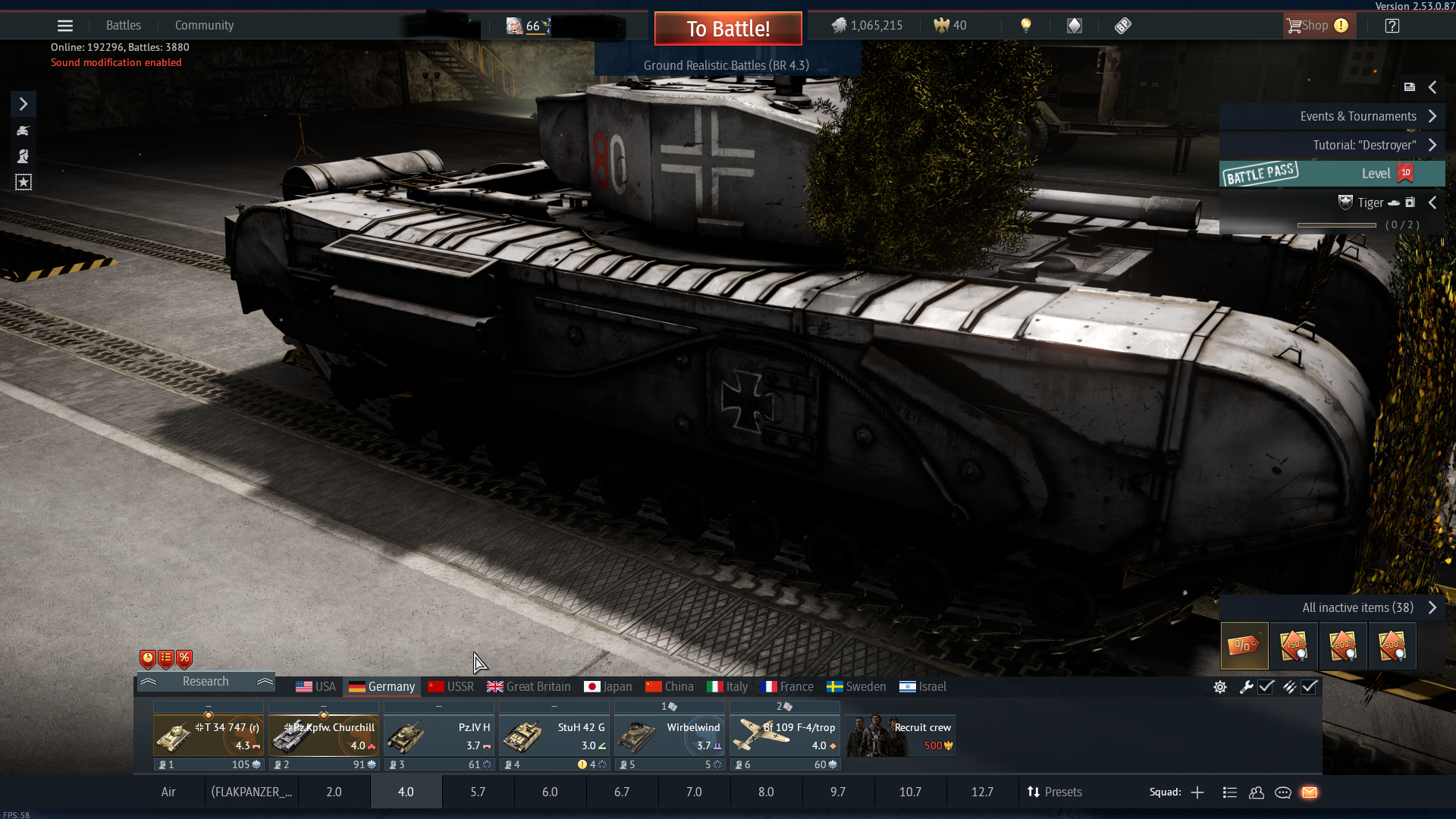The height and width of the screenshot is (819, 1456).
Task: Choose the Wirbelwind vehicle slot
Action: pyautogui.click(x=670, y=736)
